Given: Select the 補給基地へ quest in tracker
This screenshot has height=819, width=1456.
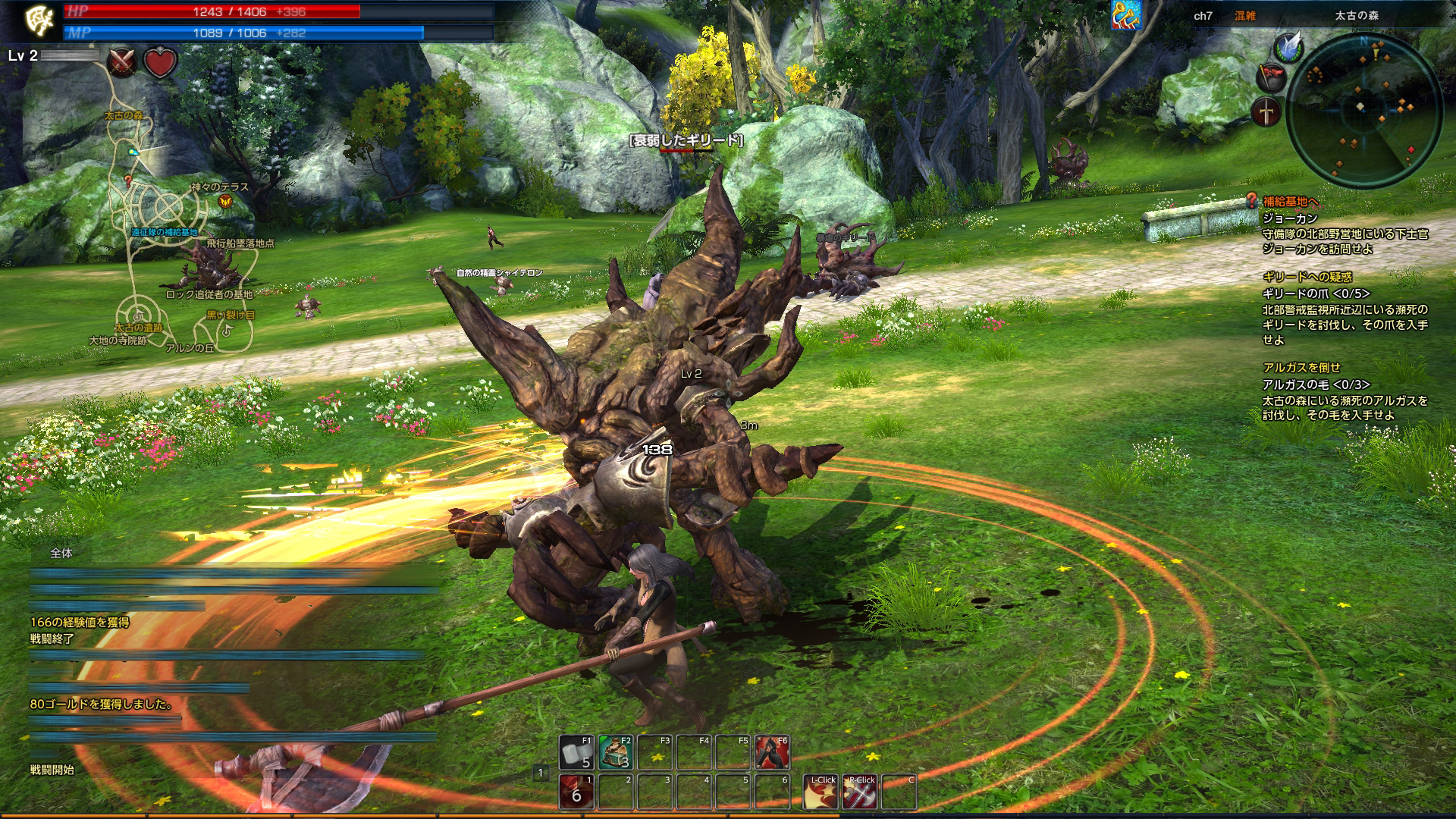Looking at the screenshot, I should [1291, 202].
